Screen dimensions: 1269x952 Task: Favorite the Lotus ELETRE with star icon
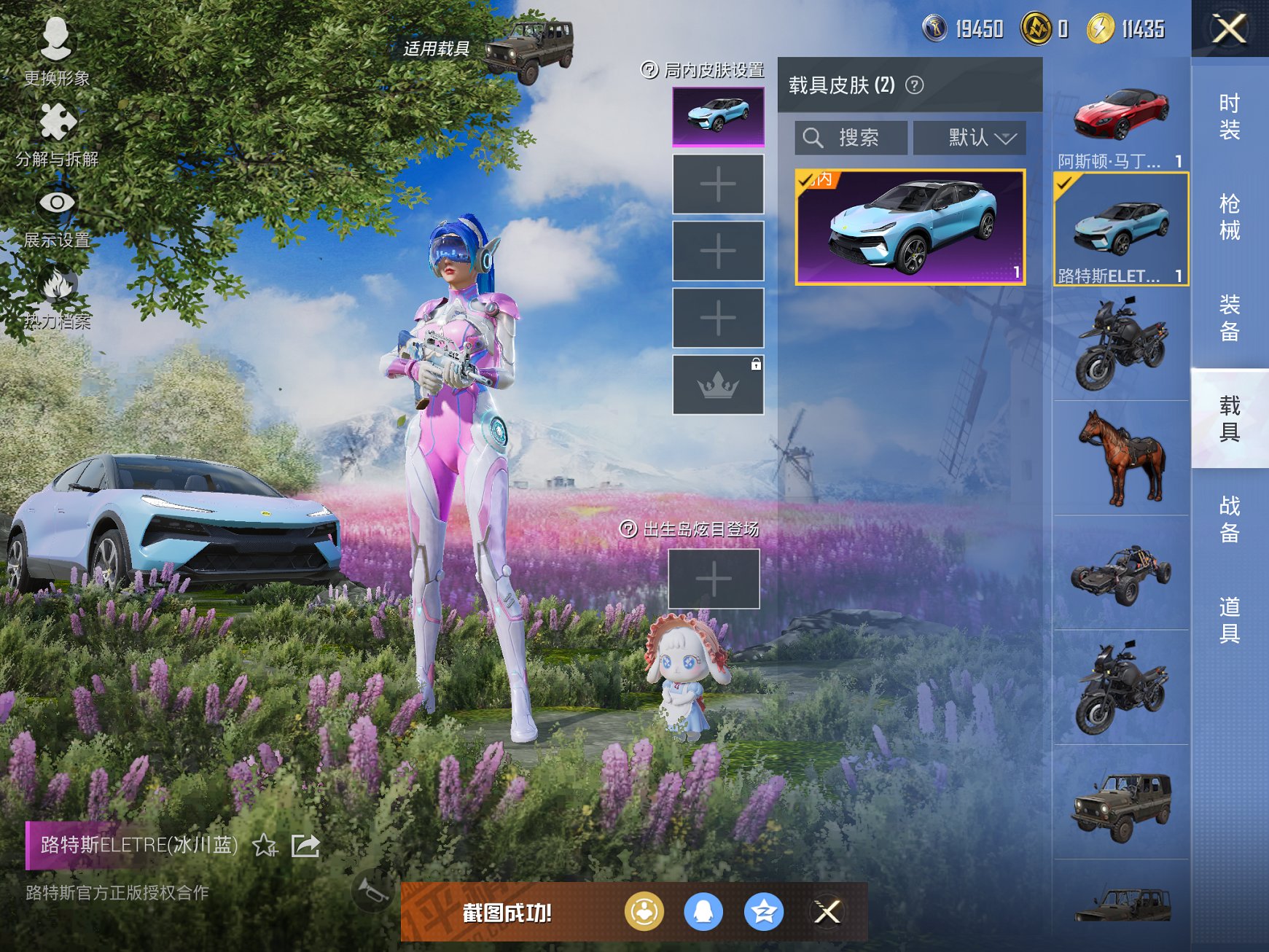[265, 846]
